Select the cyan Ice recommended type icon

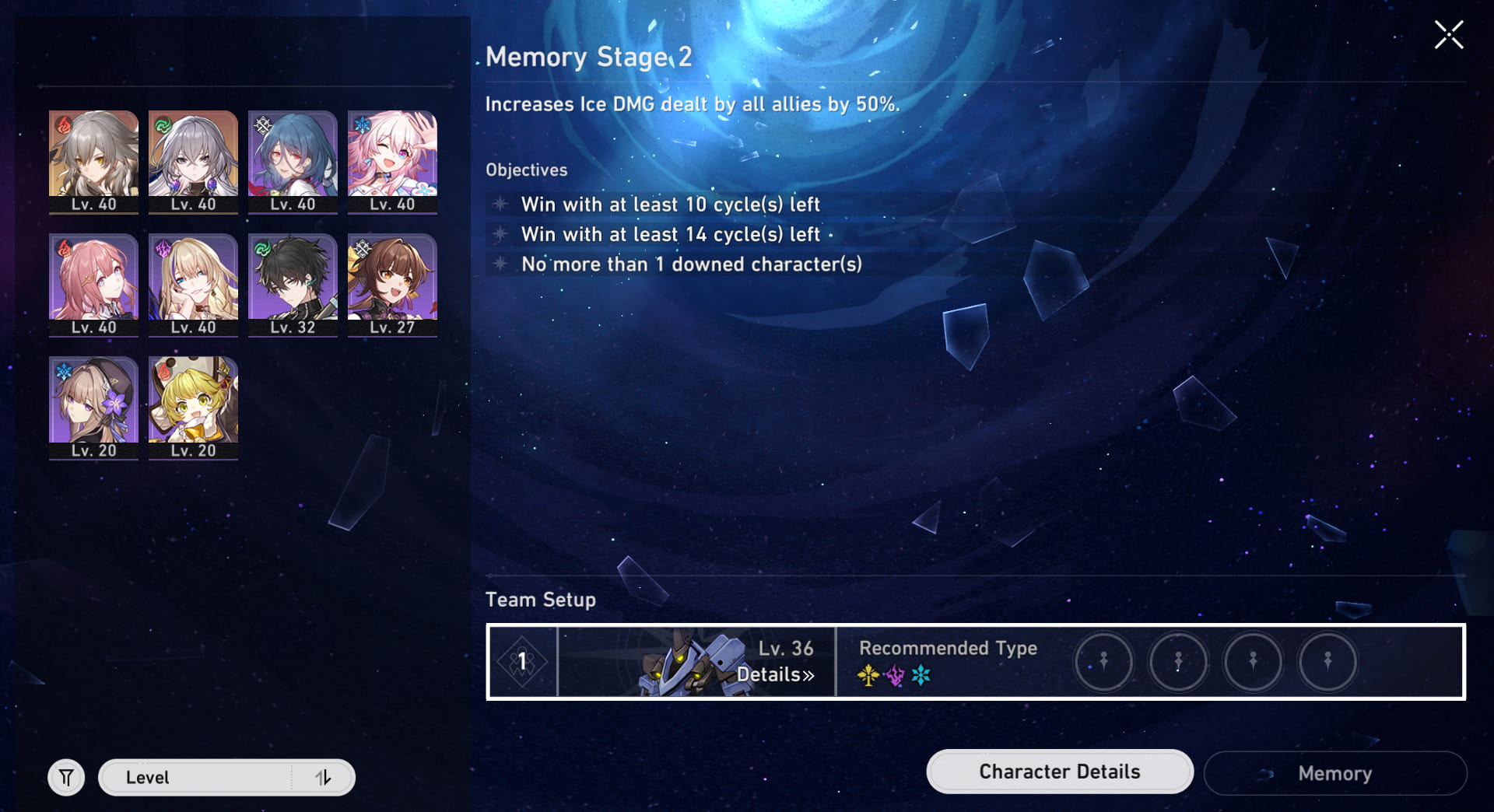pyautogui.click(x=921, y=676)
